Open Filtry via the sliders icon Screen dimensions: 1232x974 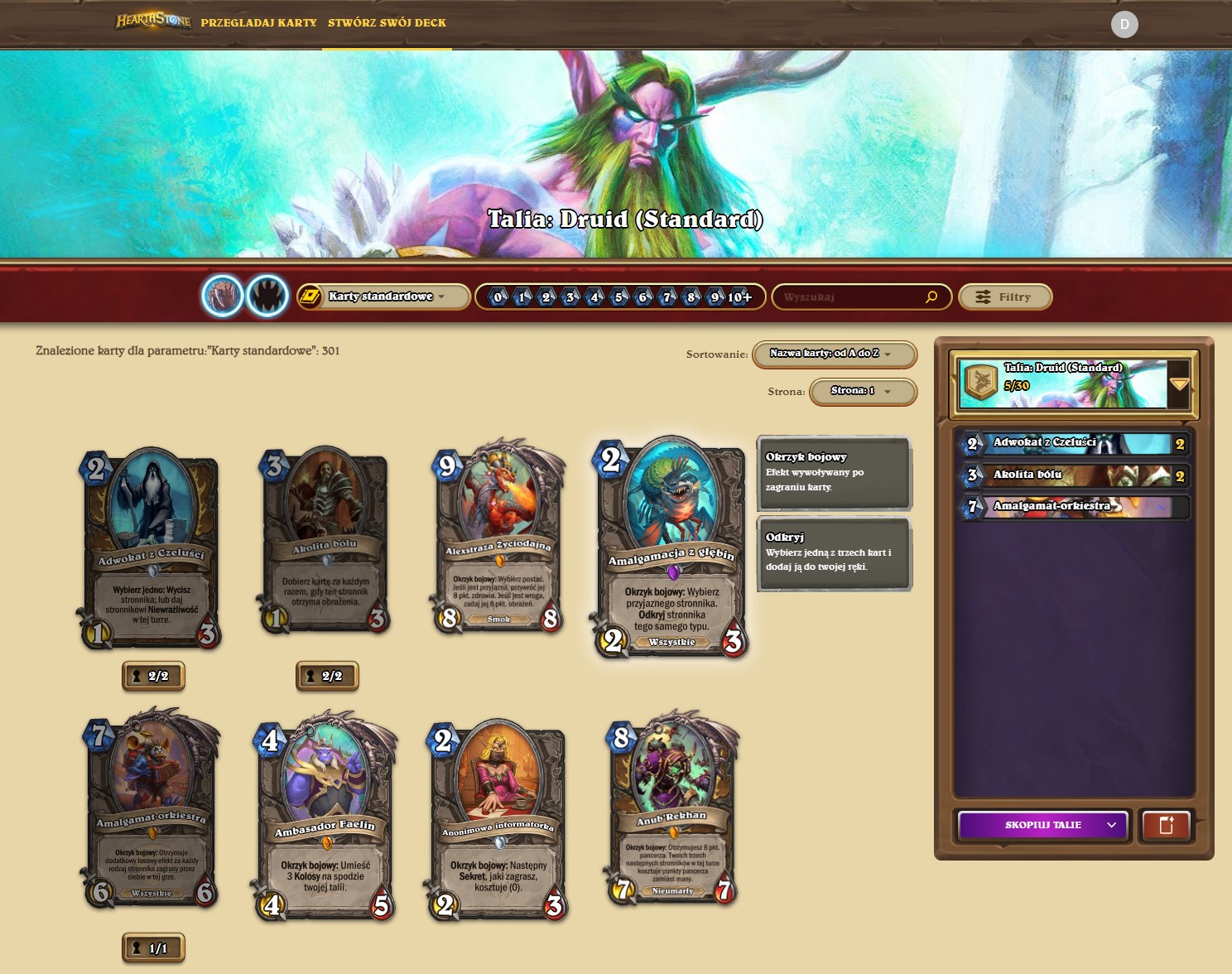pos(984,296)
